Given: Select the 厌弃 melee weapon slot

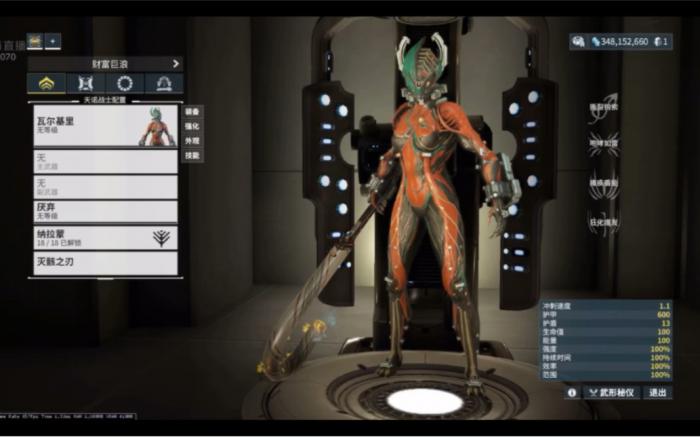Looking at the screenshot, I should pyautogui.click(x=106, y=211).
